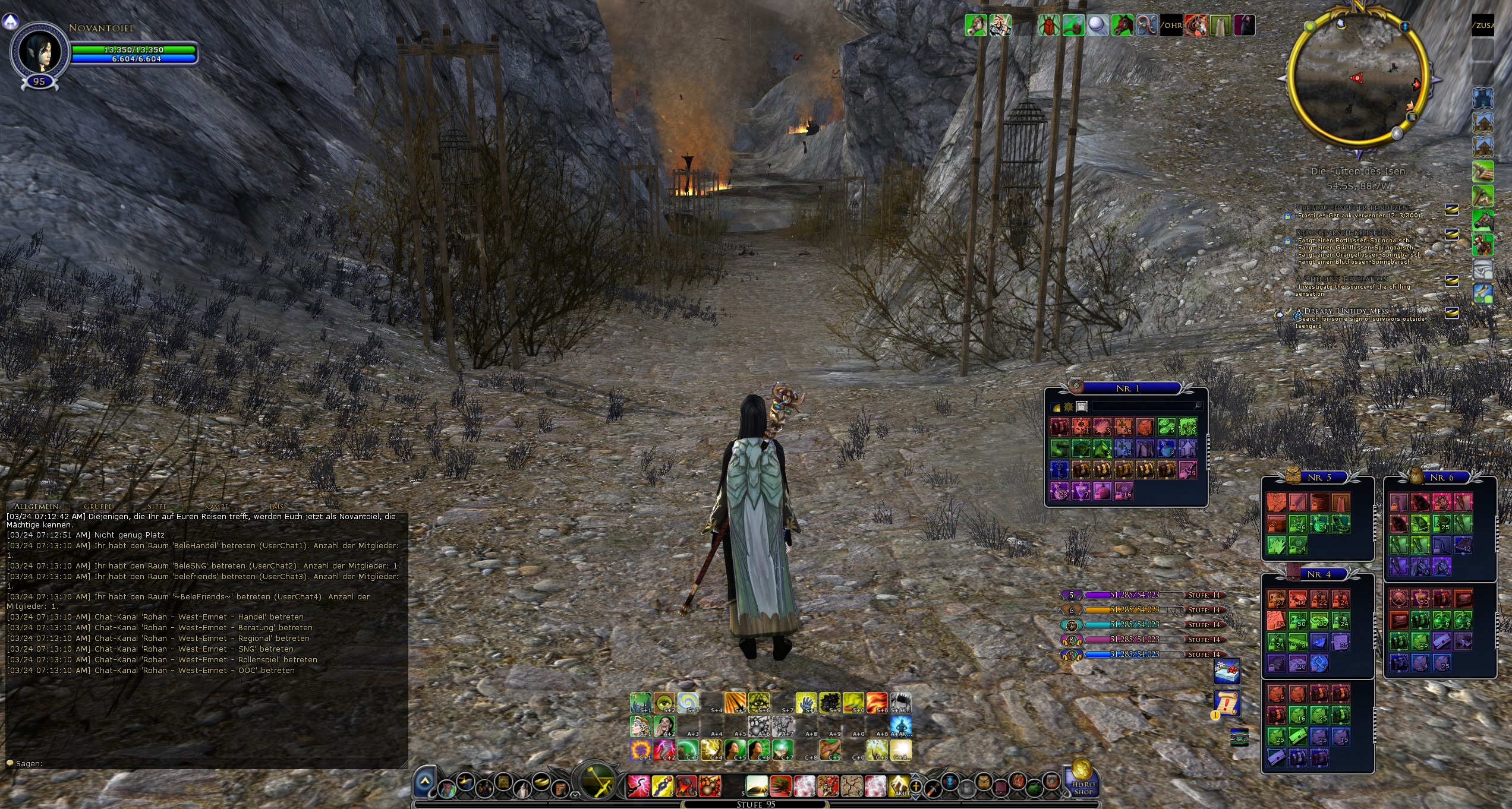The image size is (1512, 809).
Task: Select the 'A Dreary, Untidy Mess' quest tracker entry
Action: pyautogui.click(x=1346, y=311)
